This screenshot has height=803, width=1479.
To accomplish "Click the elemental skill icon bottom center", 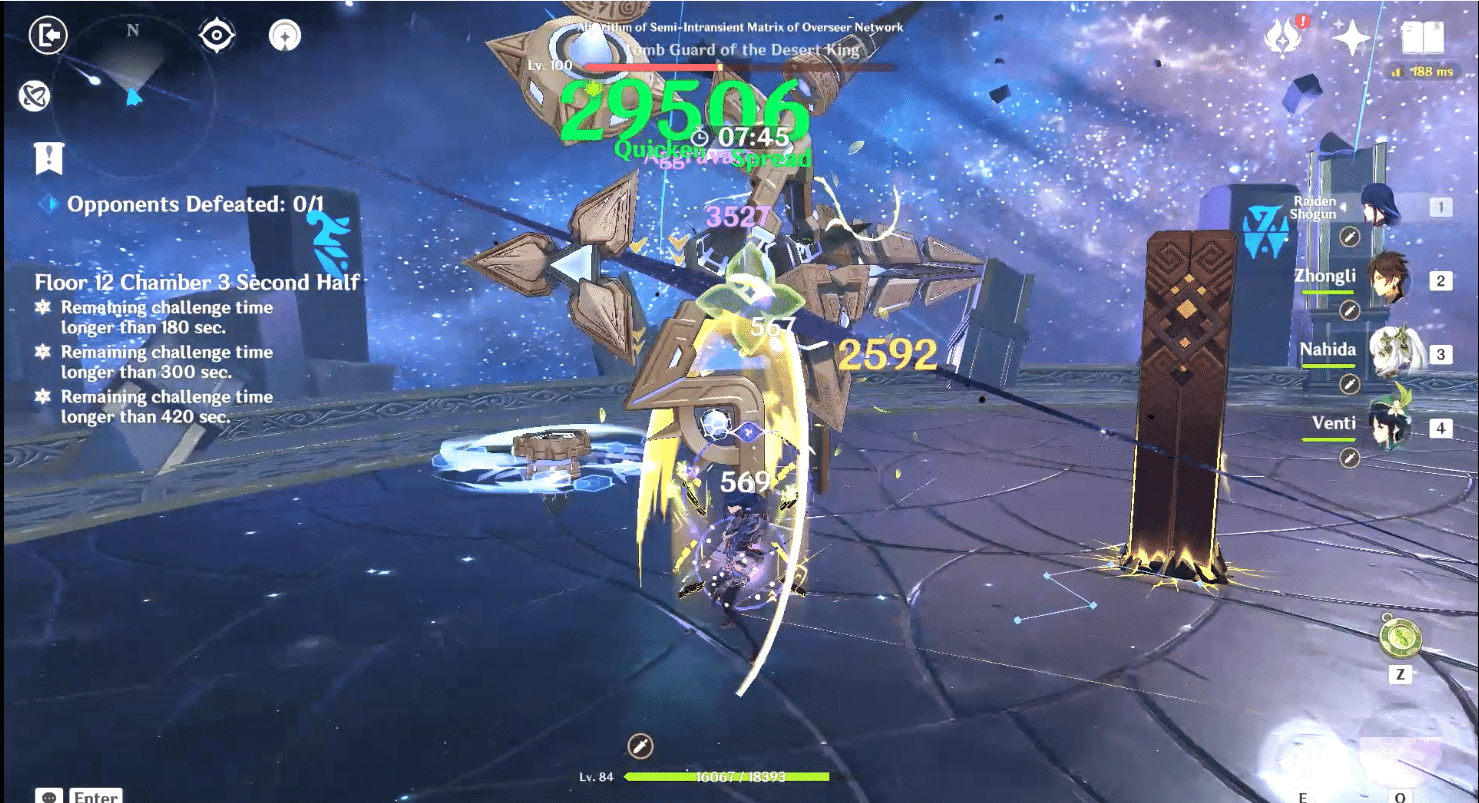I will click(x=640, y=746).
